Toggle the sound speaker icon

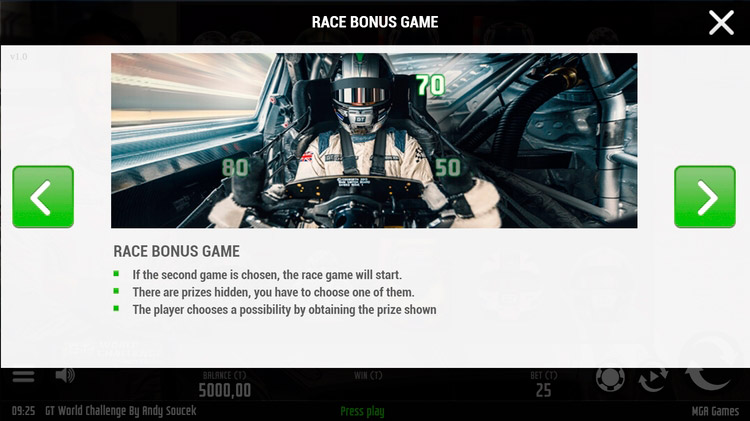65,376
